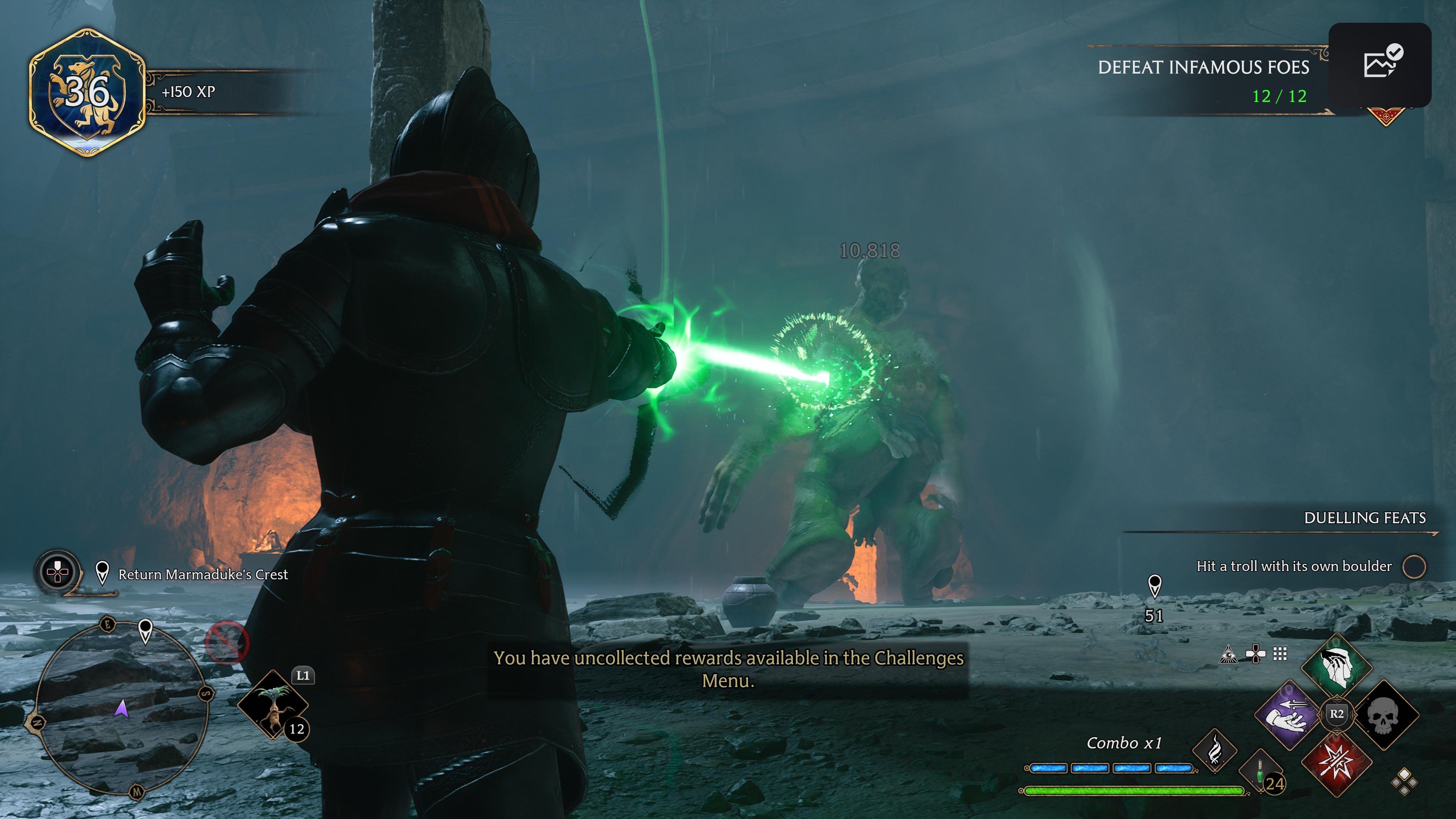Open the Return Marmaduke's Crest quest tracker

click(x=202, y=574)
